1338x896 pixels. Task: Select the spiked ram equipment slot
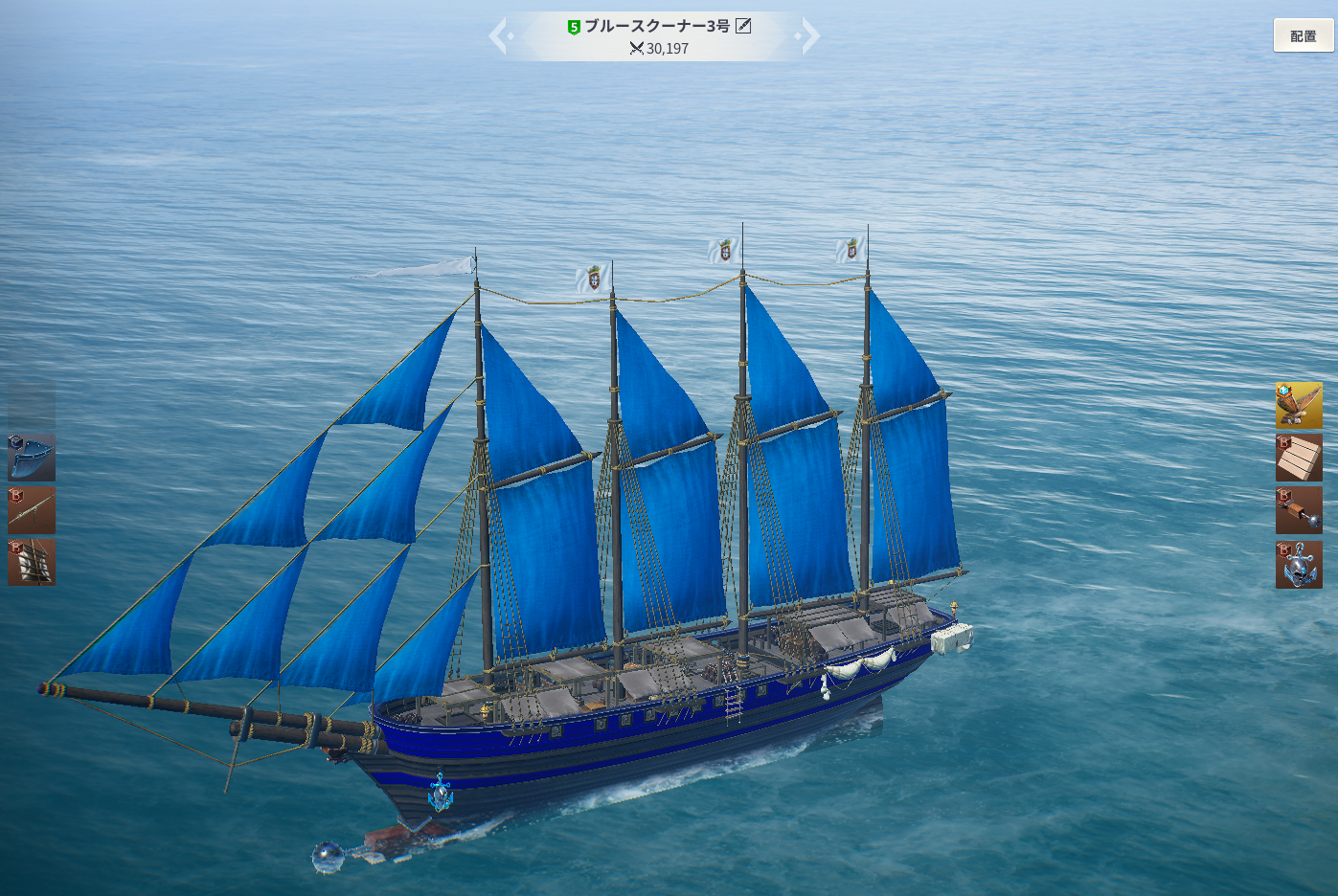tap(1299, 510)
